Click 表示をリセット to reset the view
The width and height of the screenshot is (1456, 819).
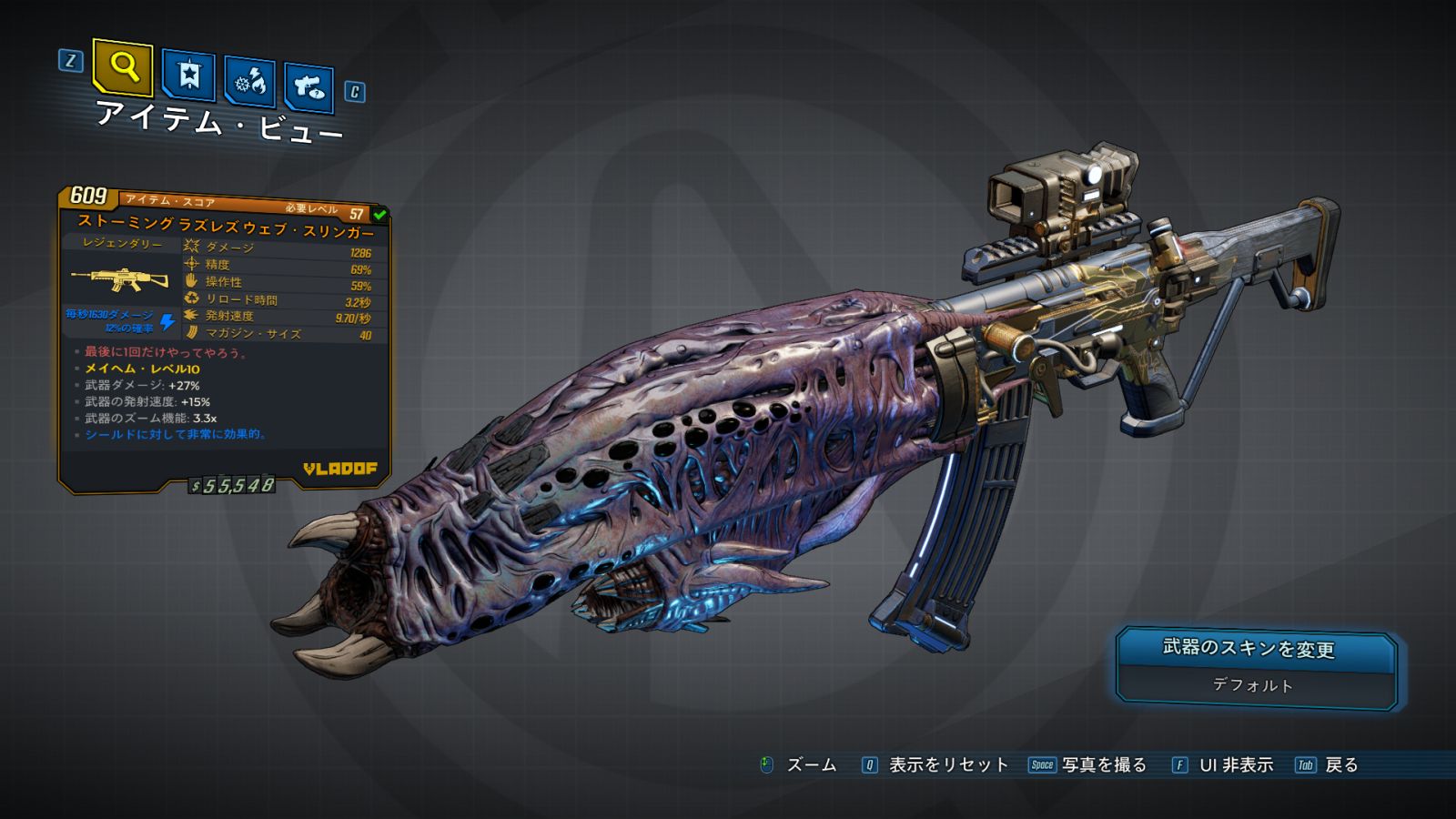pyautogui.click(x=947, y=765)
